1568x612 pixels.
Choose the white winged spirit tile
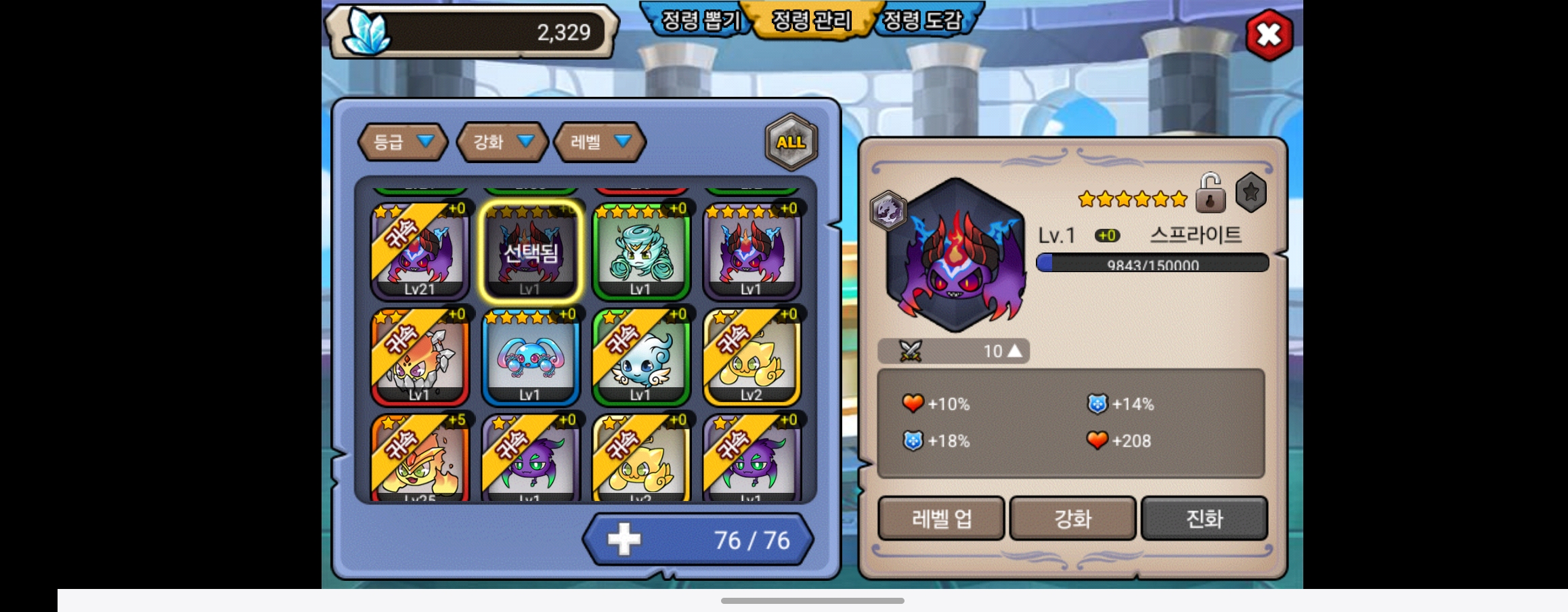point(640,357)
